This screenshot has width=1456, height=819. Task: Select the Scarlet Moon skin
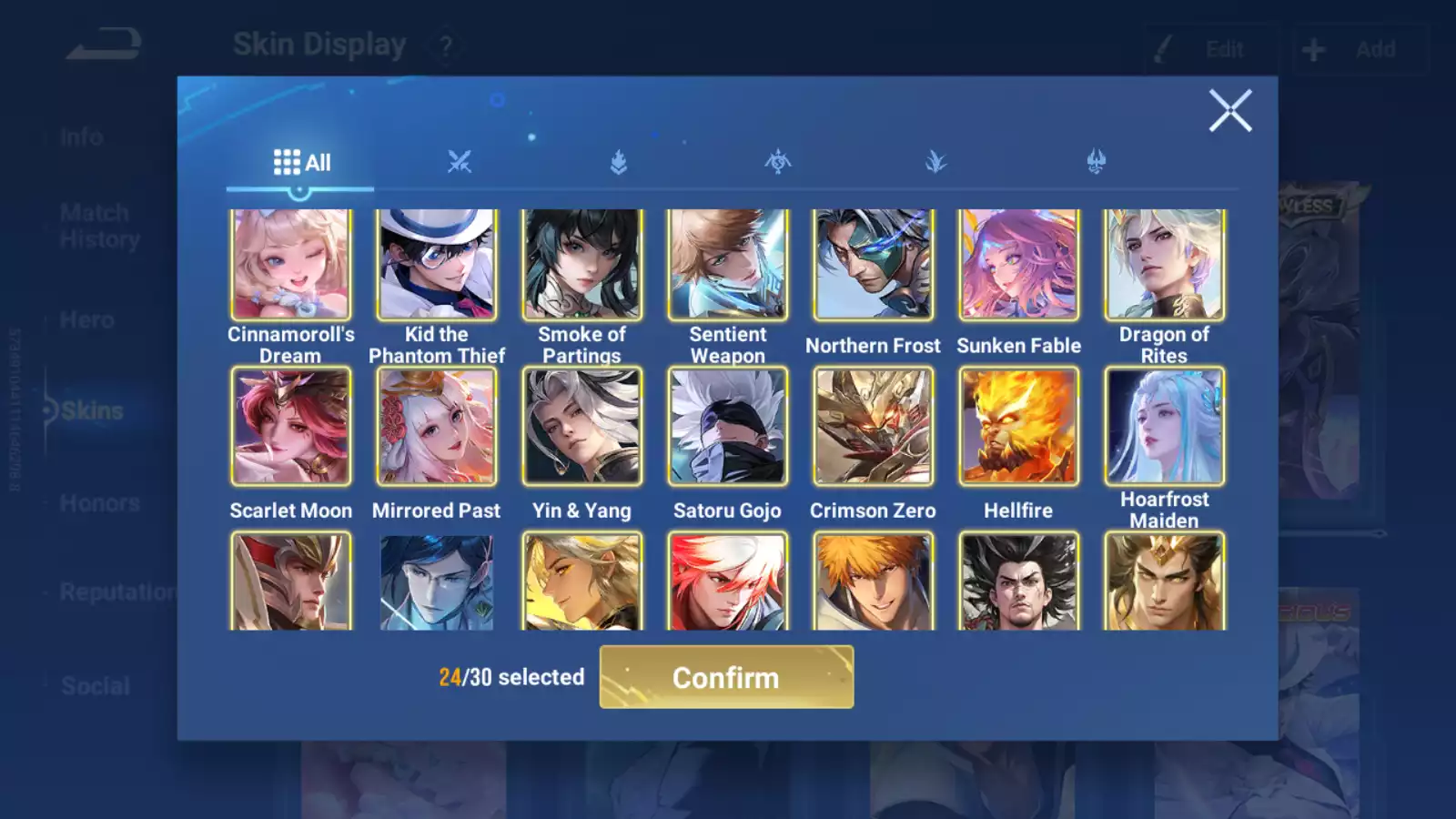tap(291, 426)
